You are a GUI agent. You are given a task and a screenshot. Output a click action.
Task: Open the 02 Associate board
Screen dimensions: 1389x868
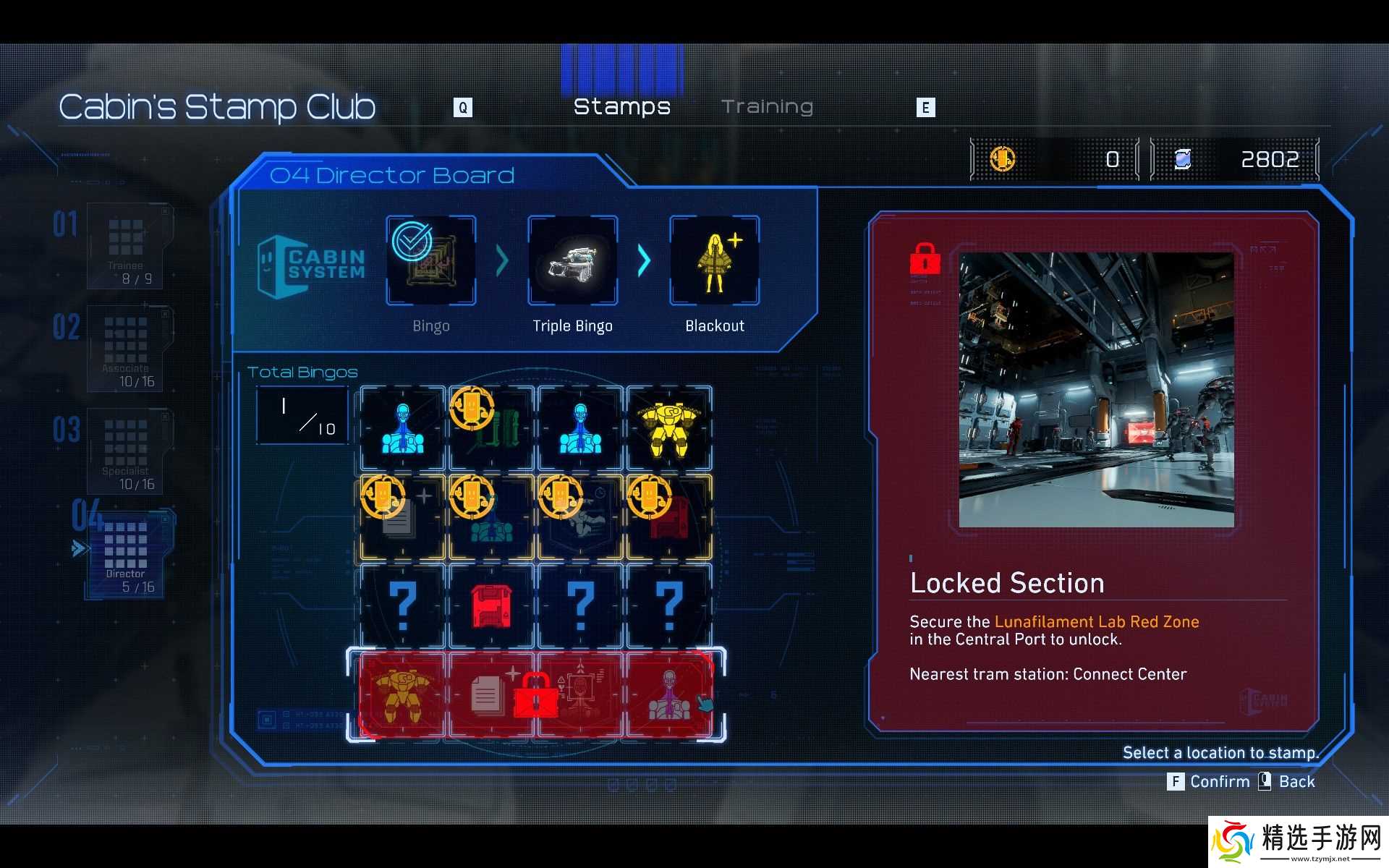[x=127, y=349]
